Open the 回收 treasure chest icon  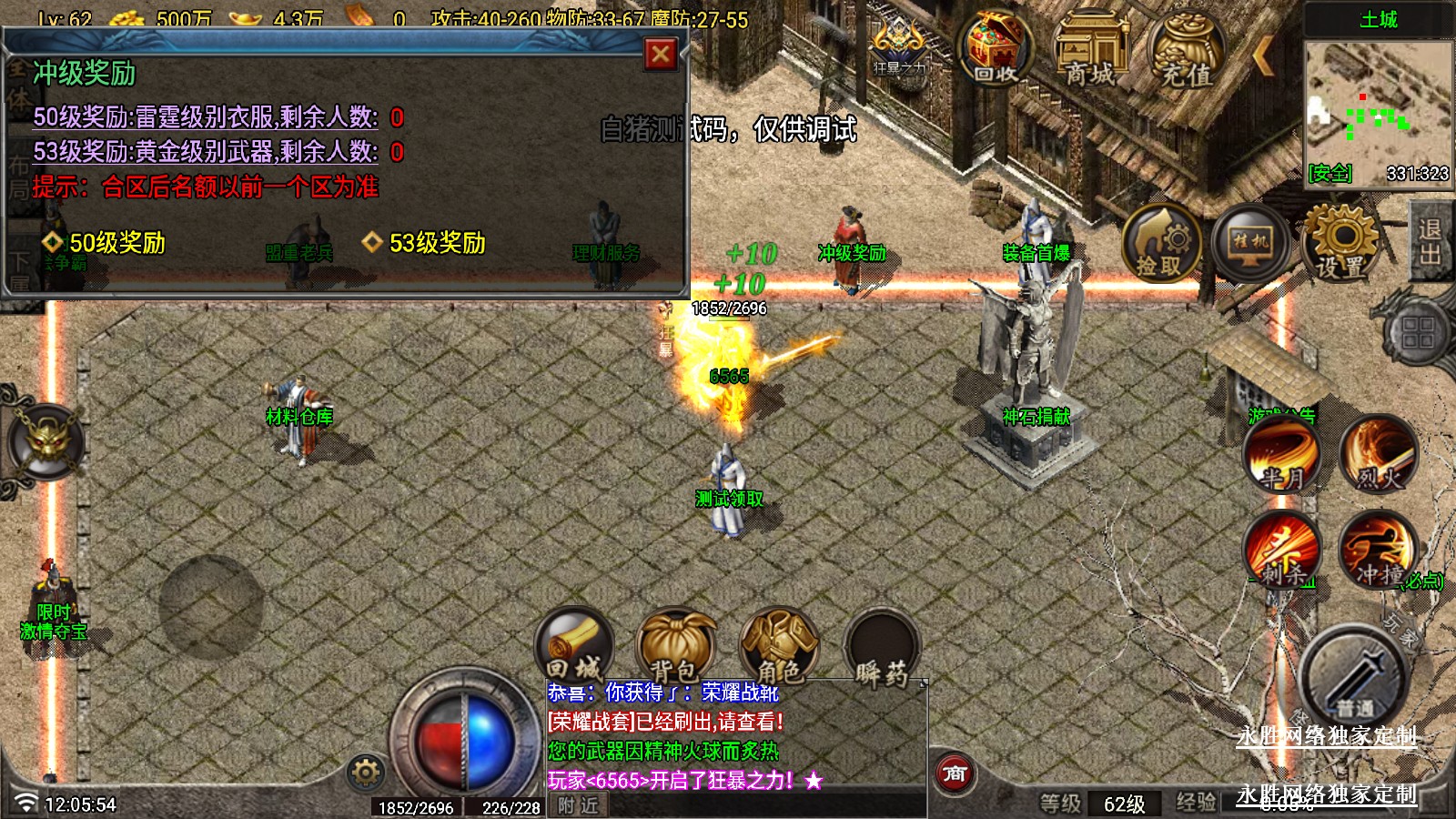tap(996, 50)
